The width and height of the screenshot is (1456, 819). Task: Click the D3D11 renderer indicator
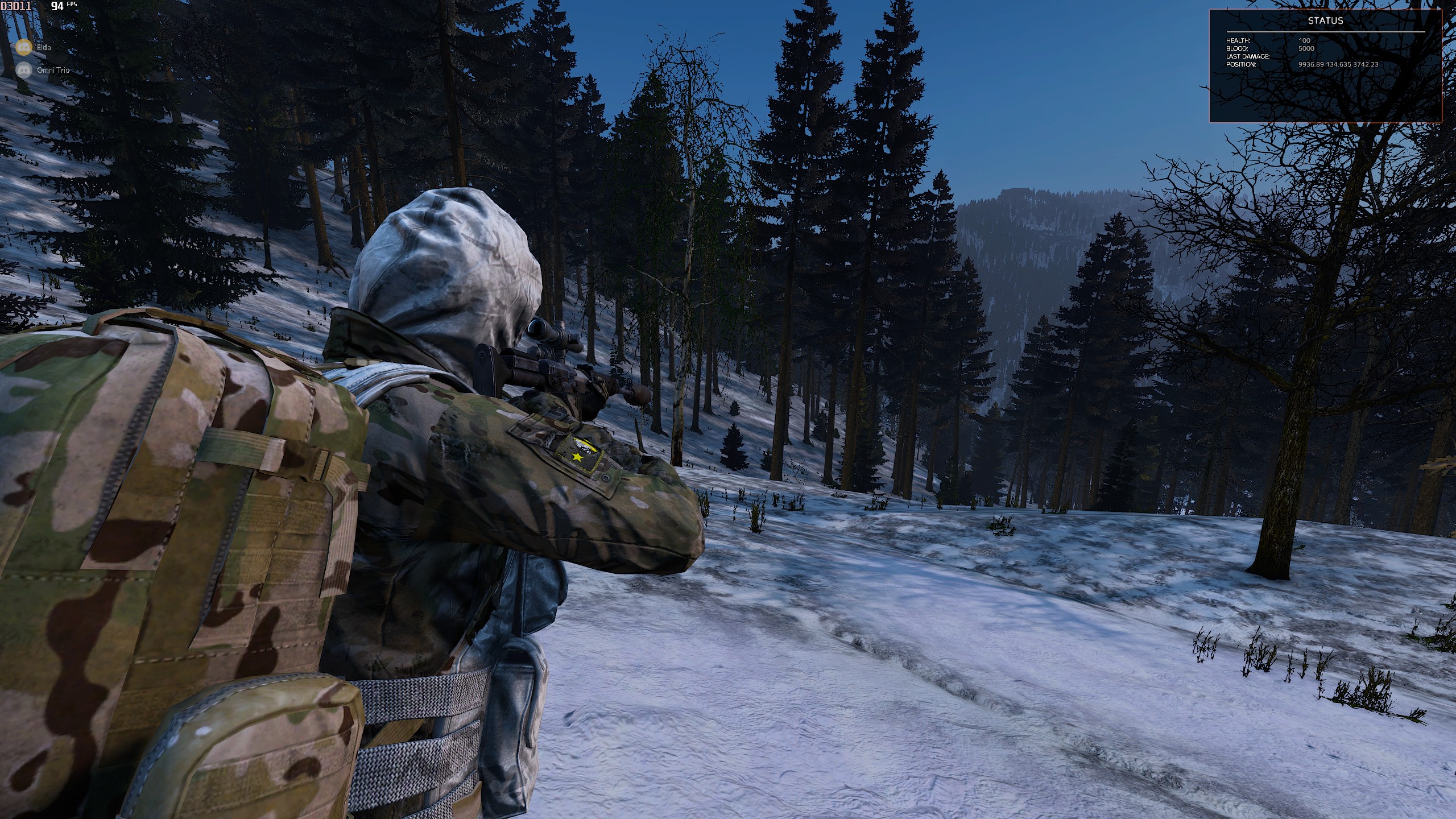14,7
